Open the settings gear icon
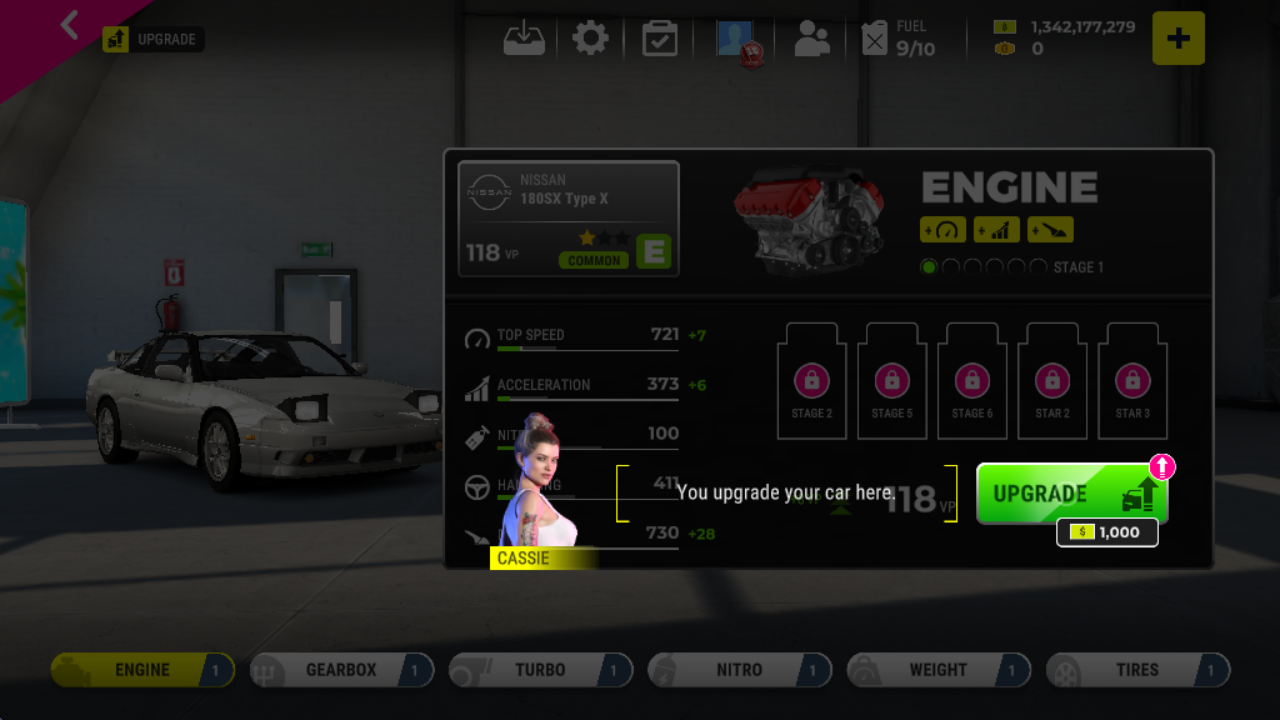Viewport: 1280px width, 720px height. [590, 39]
